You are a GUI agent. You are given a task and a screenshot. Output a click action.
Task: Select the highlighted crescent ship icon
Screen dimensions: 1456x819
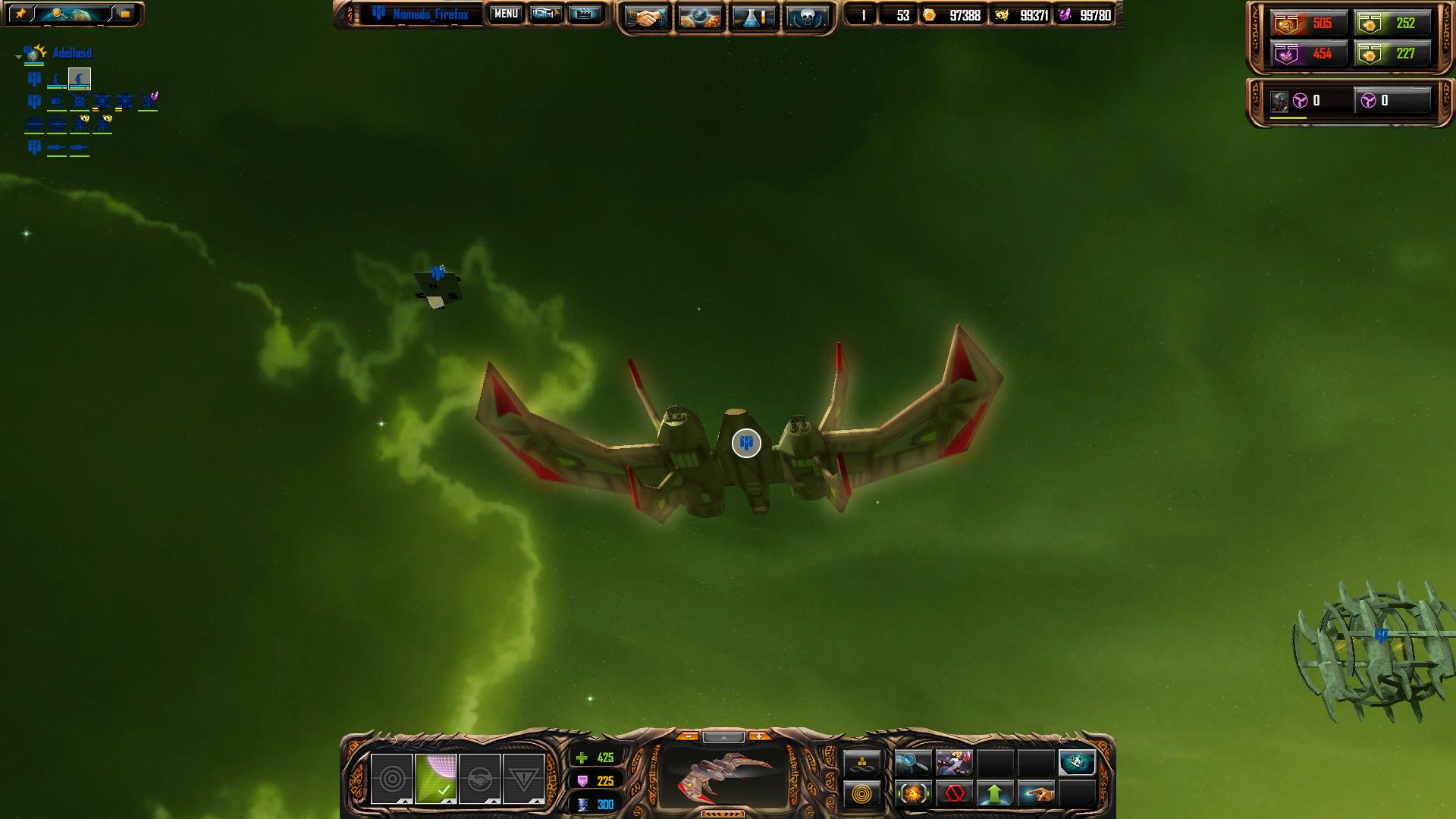pos(80,78)
